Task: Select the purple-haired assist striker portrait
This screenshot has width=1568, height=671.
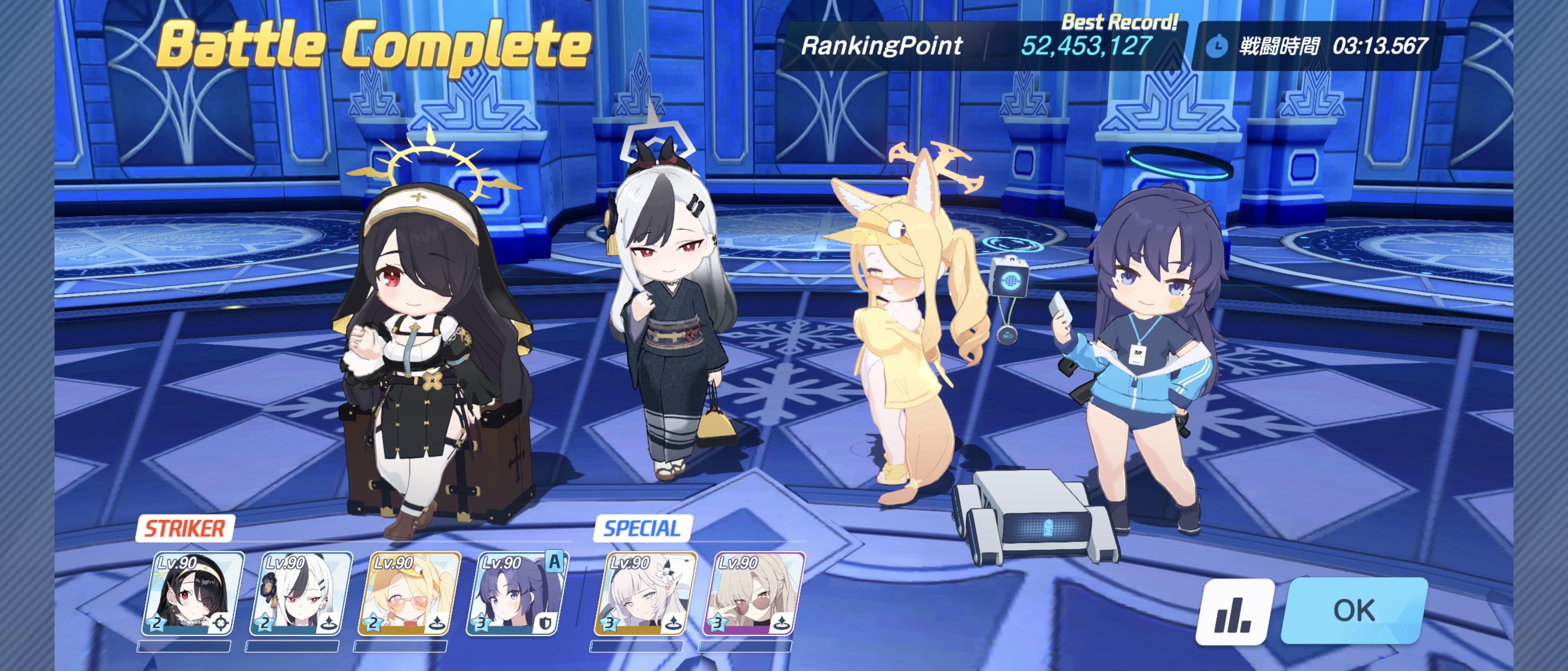Action: (x=516, y=593)
